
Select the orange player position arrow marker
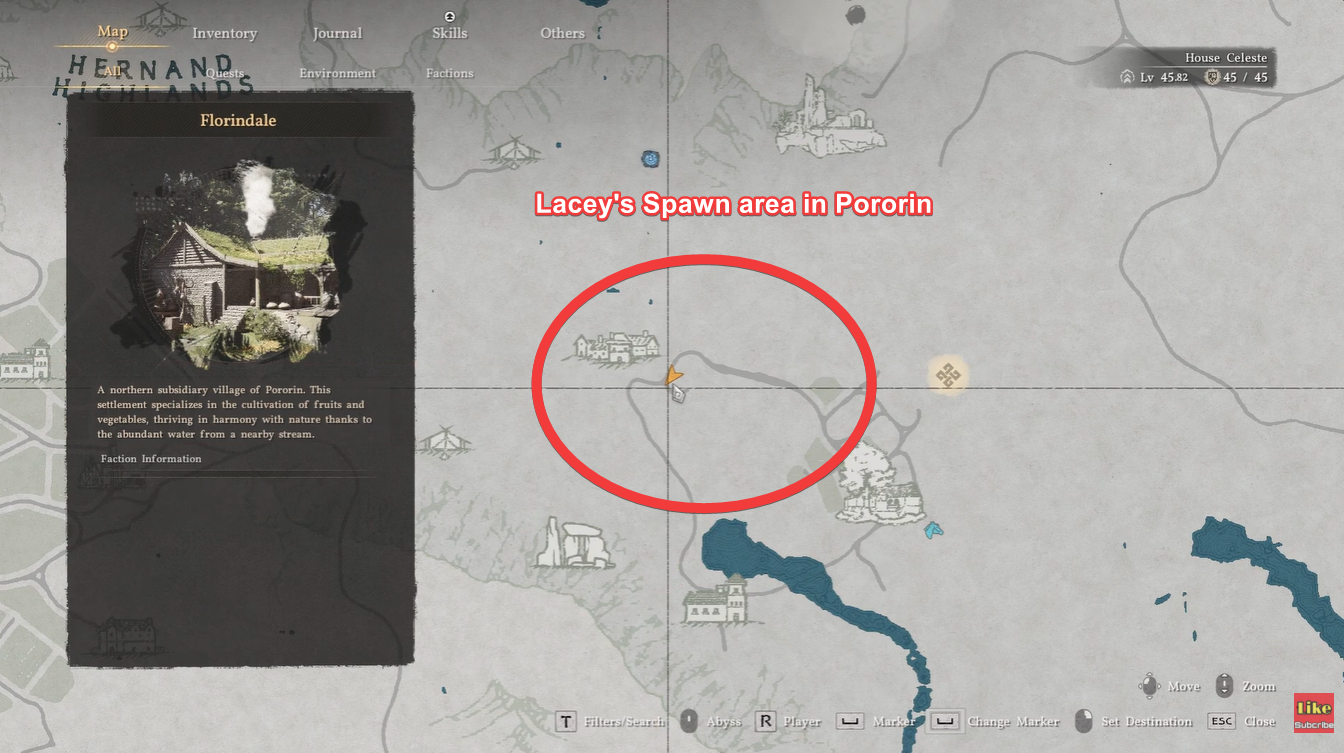point(674,375)
